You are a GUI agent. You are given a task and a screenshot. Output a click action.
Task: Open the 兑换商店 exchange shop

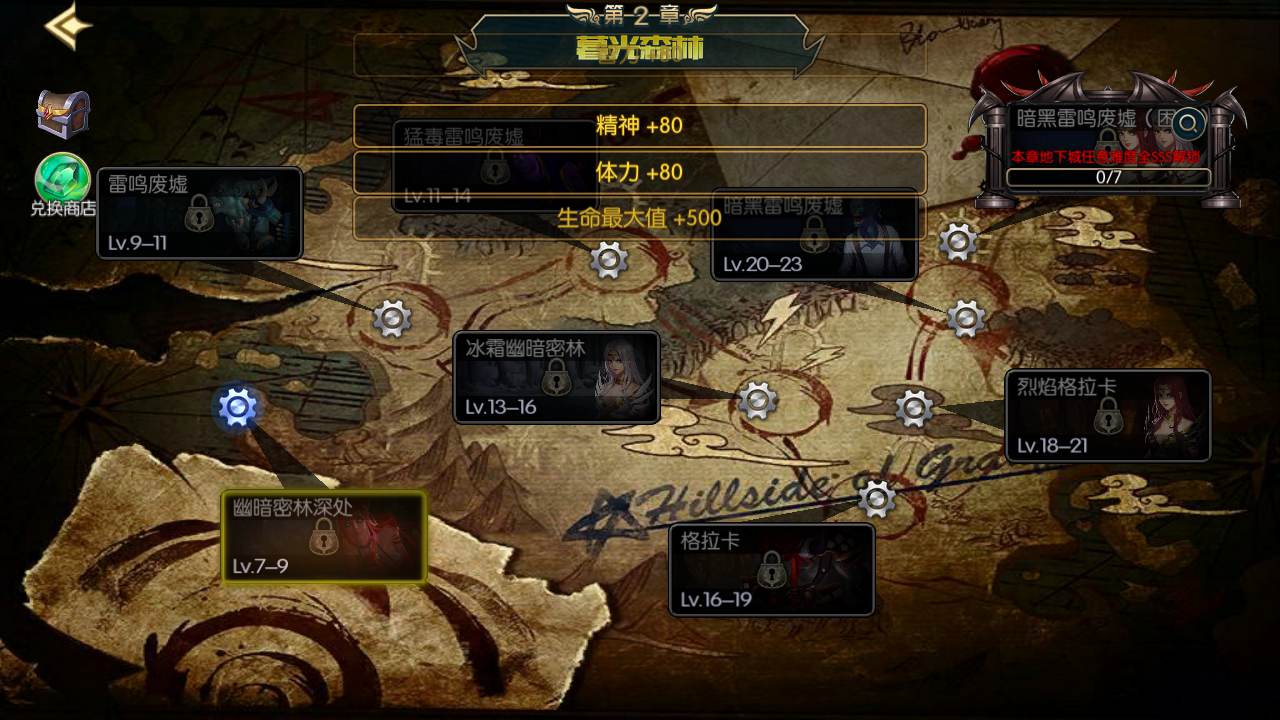point(63,184)
